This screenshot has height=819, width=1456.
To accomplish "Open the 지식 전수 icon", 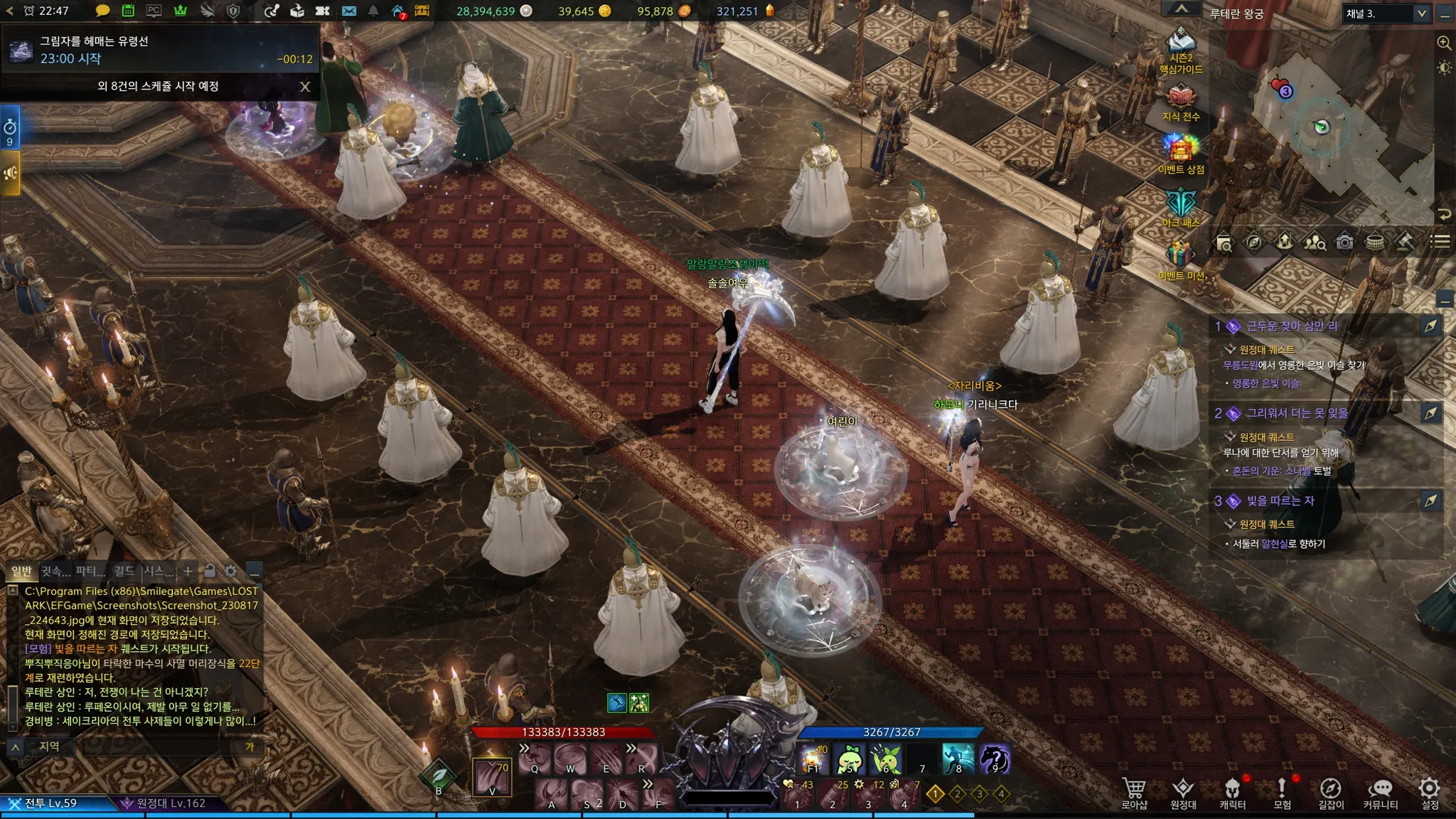I will click(1181, 102).
